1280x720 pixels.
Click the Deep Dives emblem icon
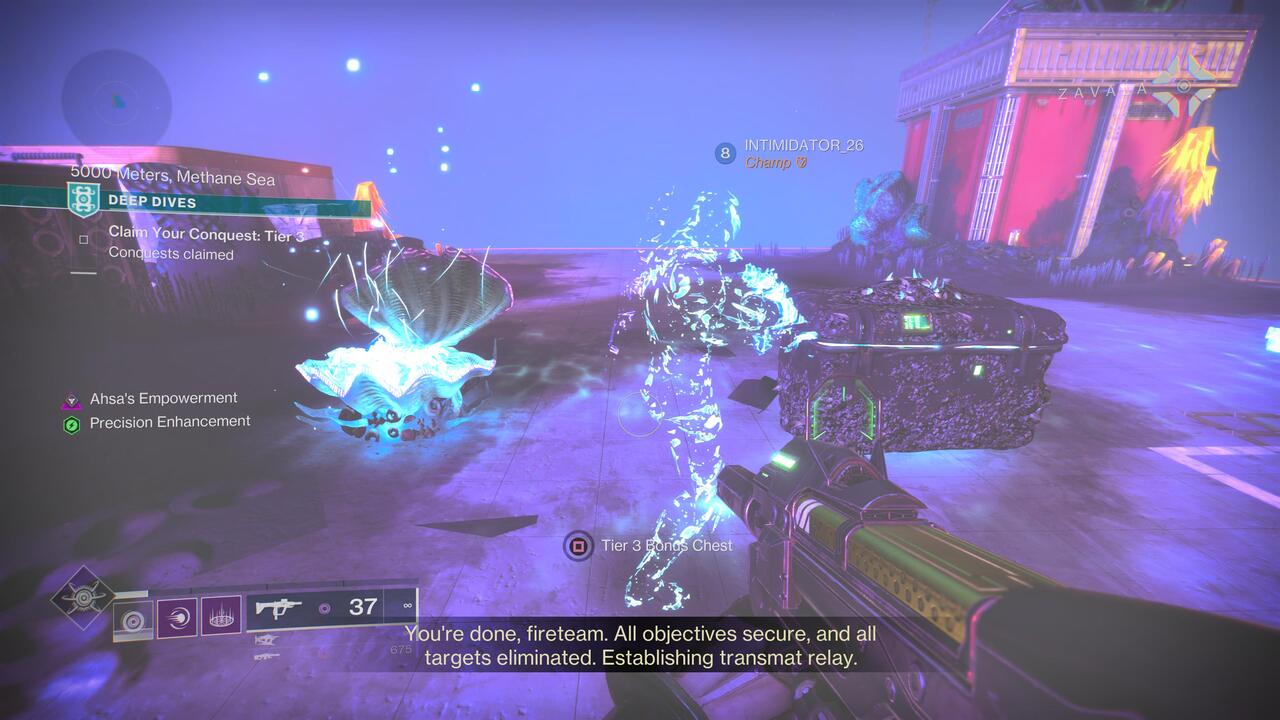(85, 201)
